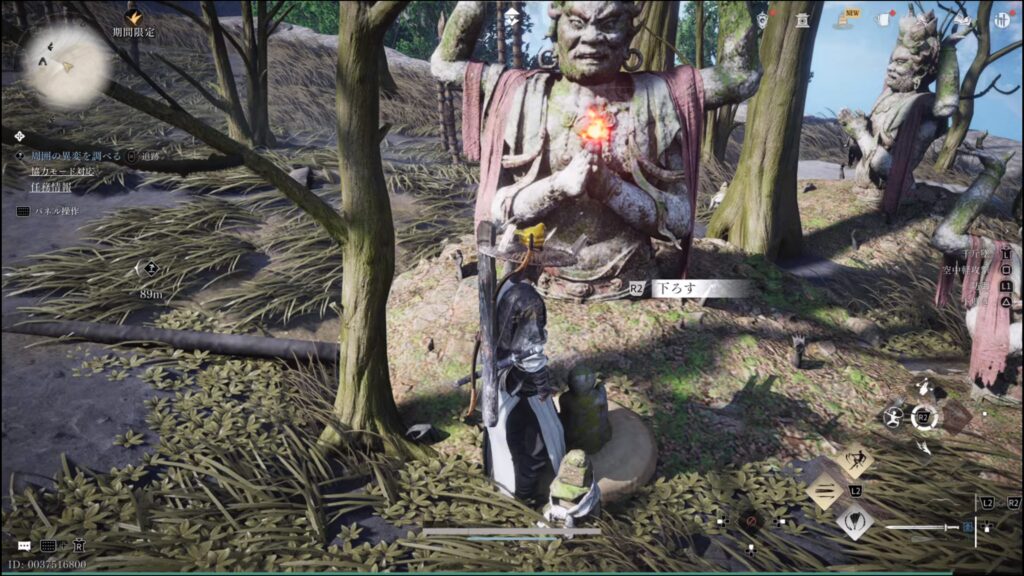Image resolution: width=1024 pixels, height=576 pixels.
Task: Activate the silver fan-shaped skill diamond
Action: (855, 520)
